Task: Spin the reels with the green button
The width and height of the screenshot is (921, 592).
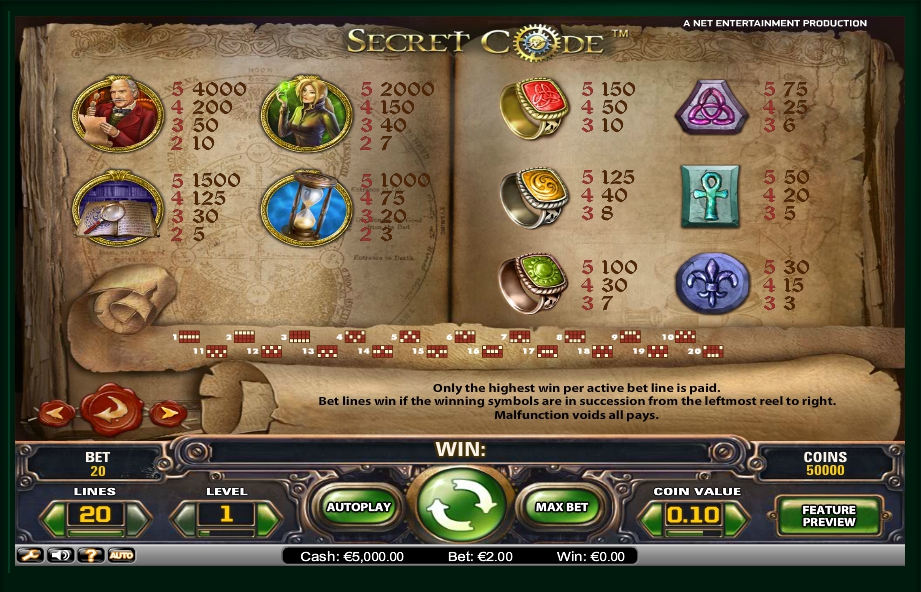Action: [460, 508]
